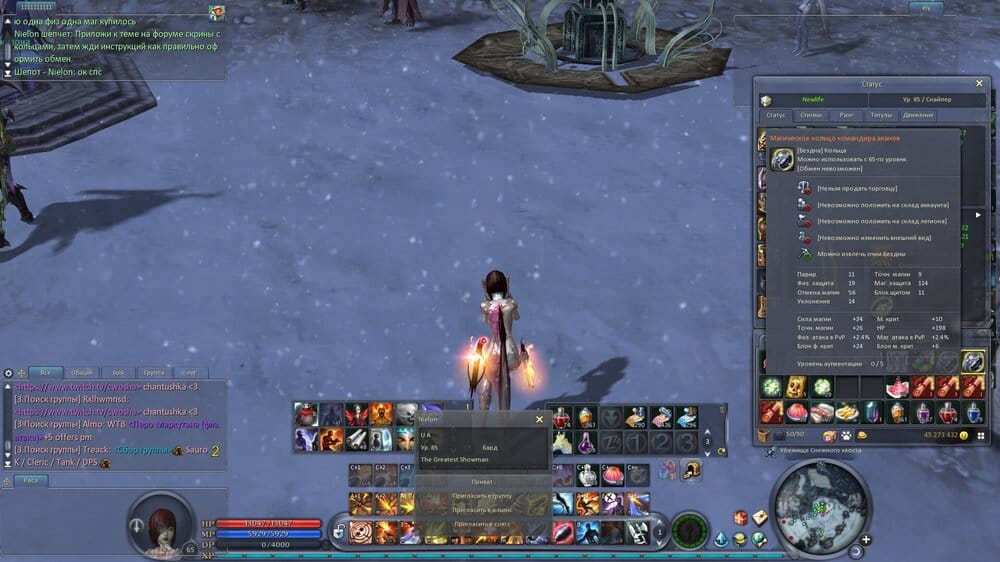Toggle the hotbar lock padlock icon
The width and height of the screenshot is (1000, 562).
(340, 531)
